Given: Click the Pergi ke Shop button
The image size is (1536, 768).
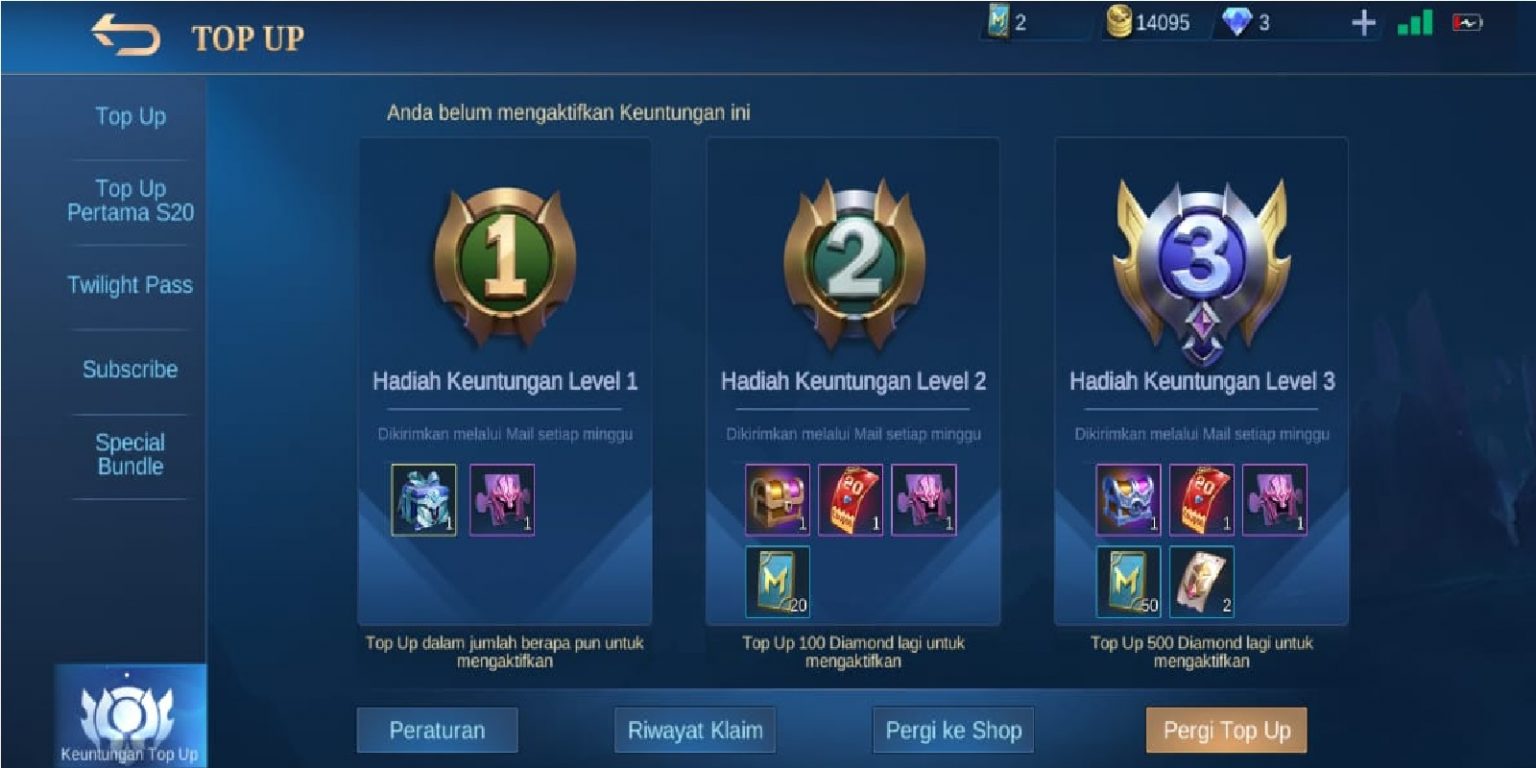Looking at the screenshot, I should pos(952,730).
